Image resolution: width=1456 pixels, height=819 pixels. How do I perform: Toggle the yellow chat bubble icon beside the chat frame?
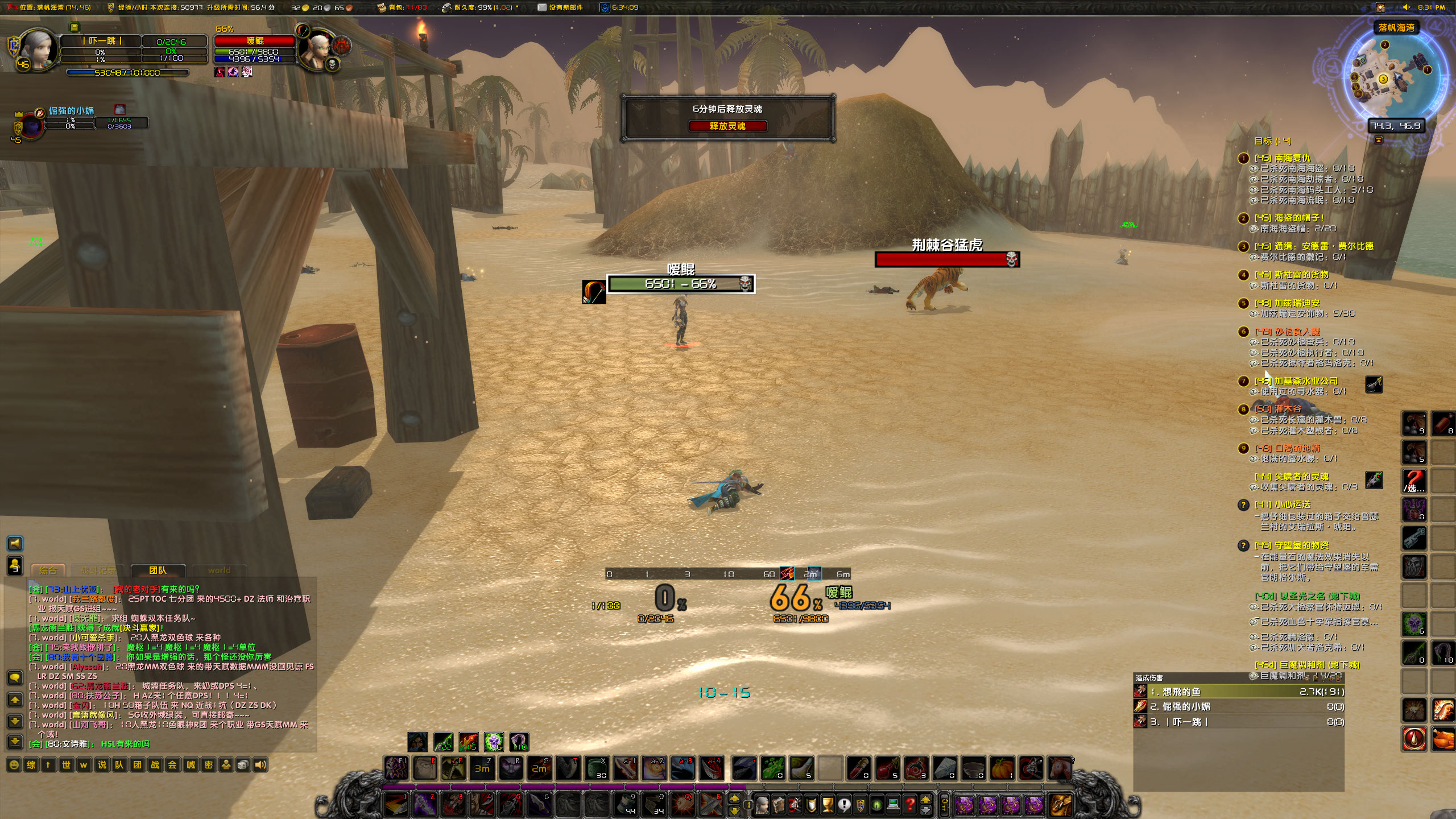tap(15, 677)
